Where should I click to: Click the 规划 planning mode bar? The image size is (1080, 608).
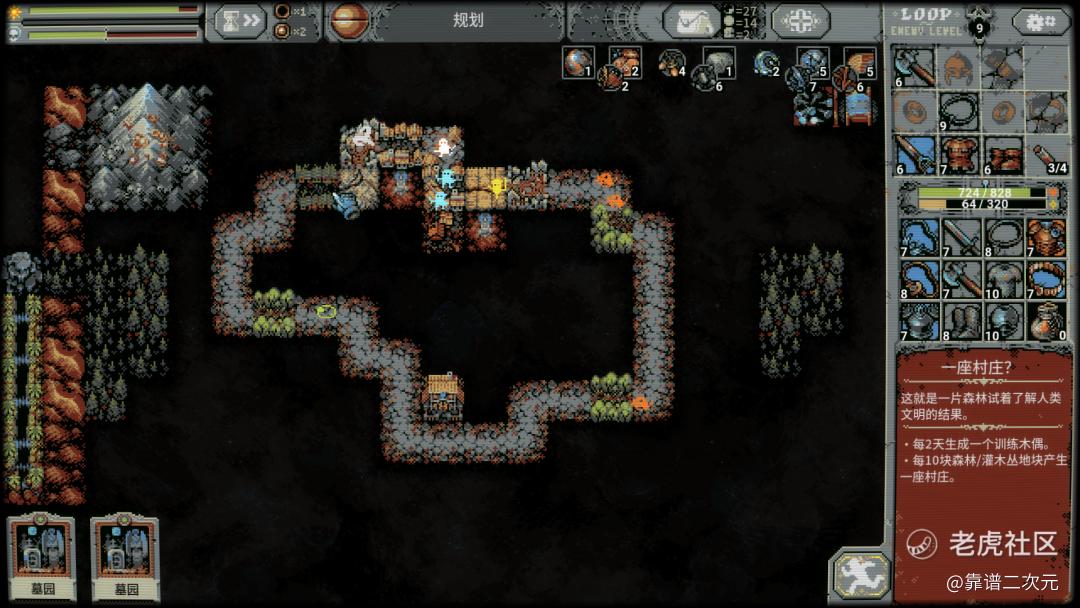468,20
